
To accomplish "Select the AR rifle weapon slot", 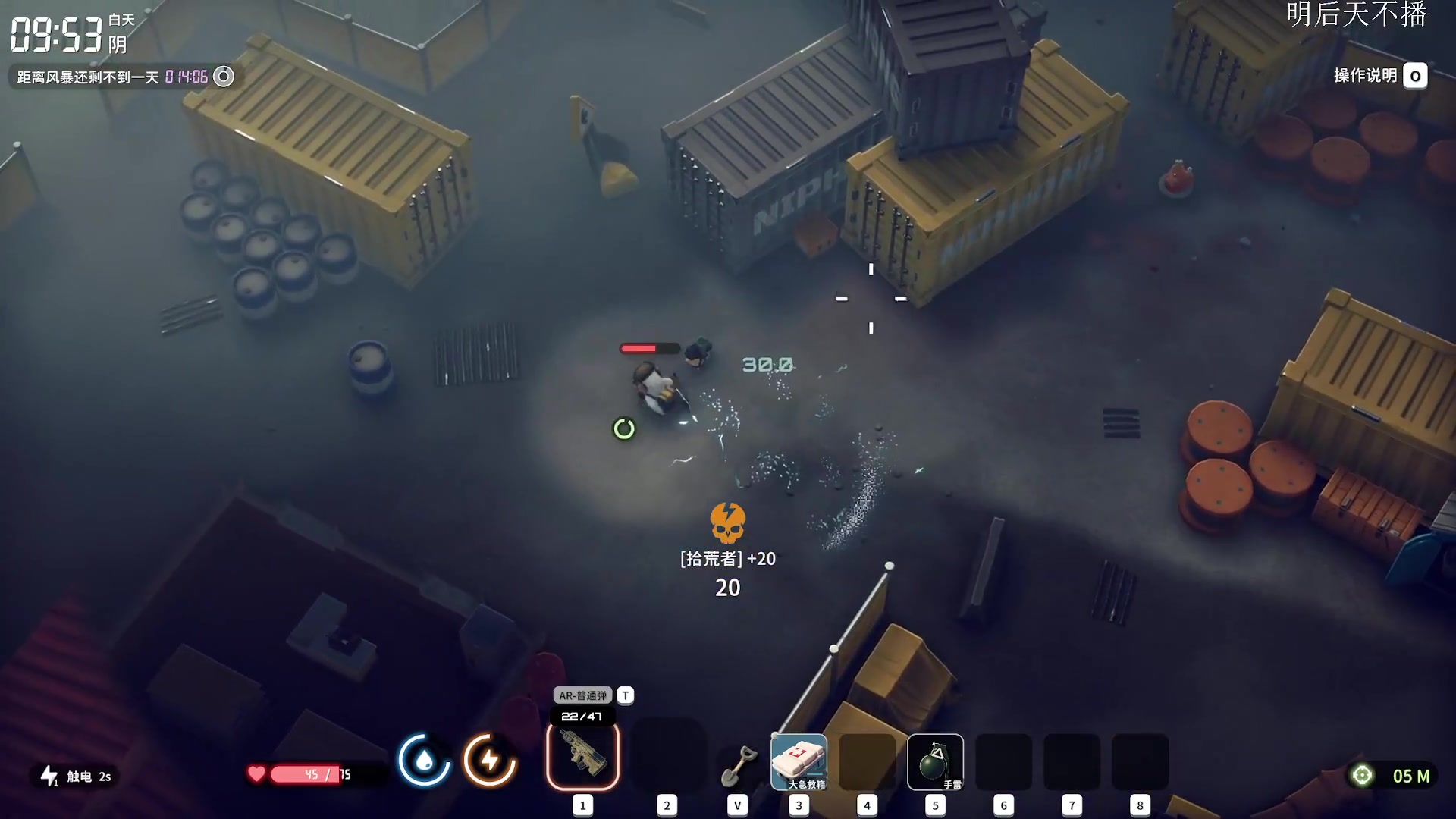I will click(582, 756).
